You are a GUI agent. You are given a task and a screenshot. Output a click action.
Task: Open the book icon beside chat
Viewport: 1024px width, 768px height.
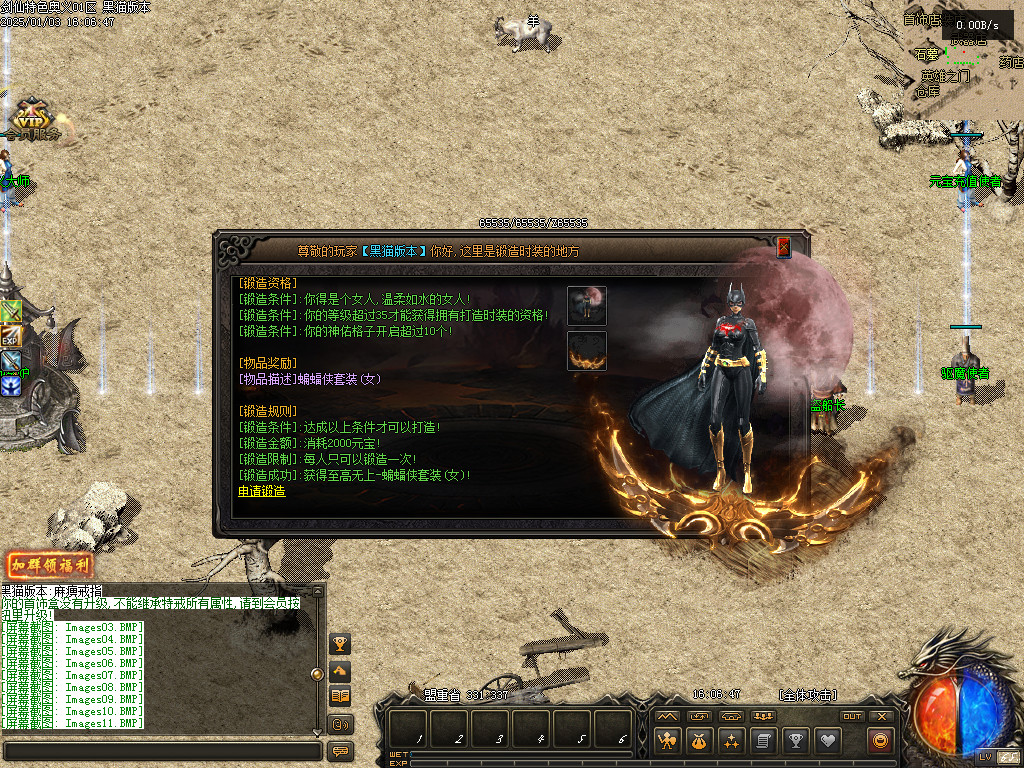click(340, 696)
